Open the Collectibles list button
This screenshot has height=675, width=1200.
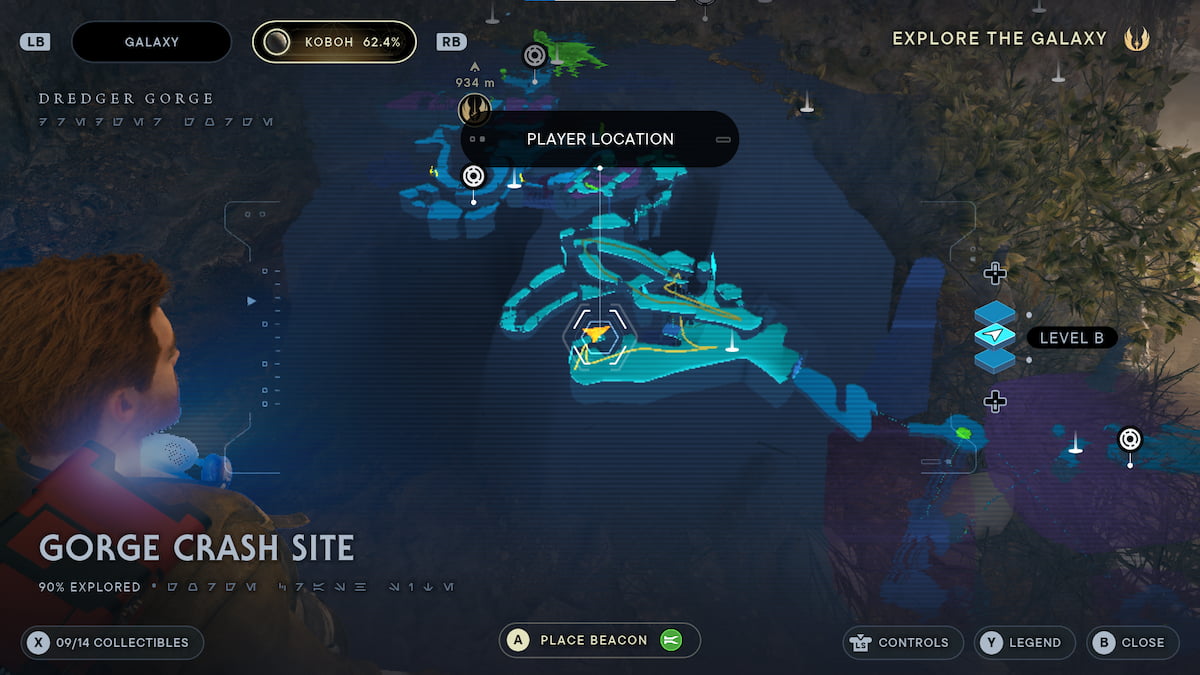[112, 642]
